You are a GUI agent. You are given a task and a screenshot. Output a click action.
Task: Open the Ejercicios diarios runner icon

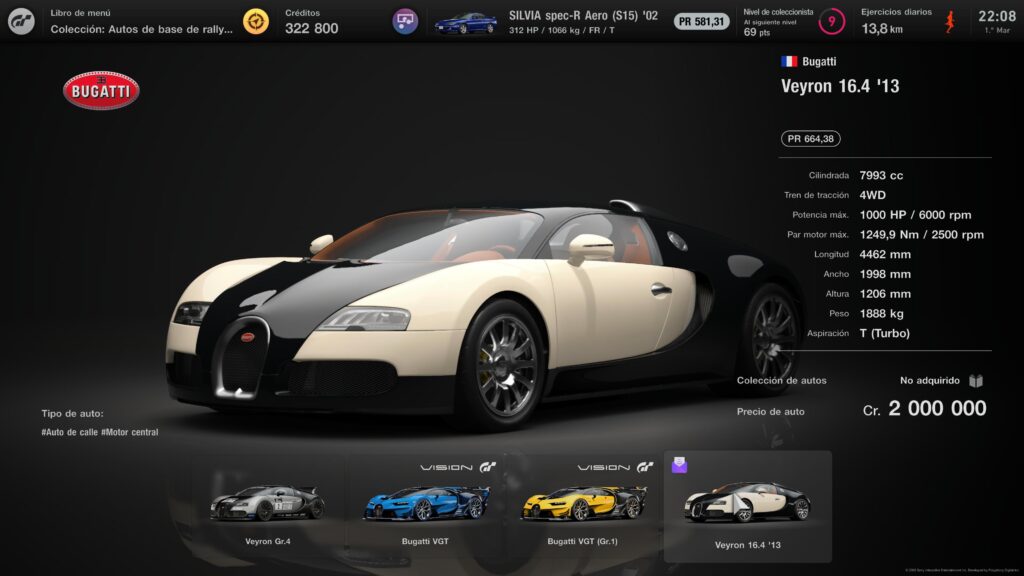(952, 21)
